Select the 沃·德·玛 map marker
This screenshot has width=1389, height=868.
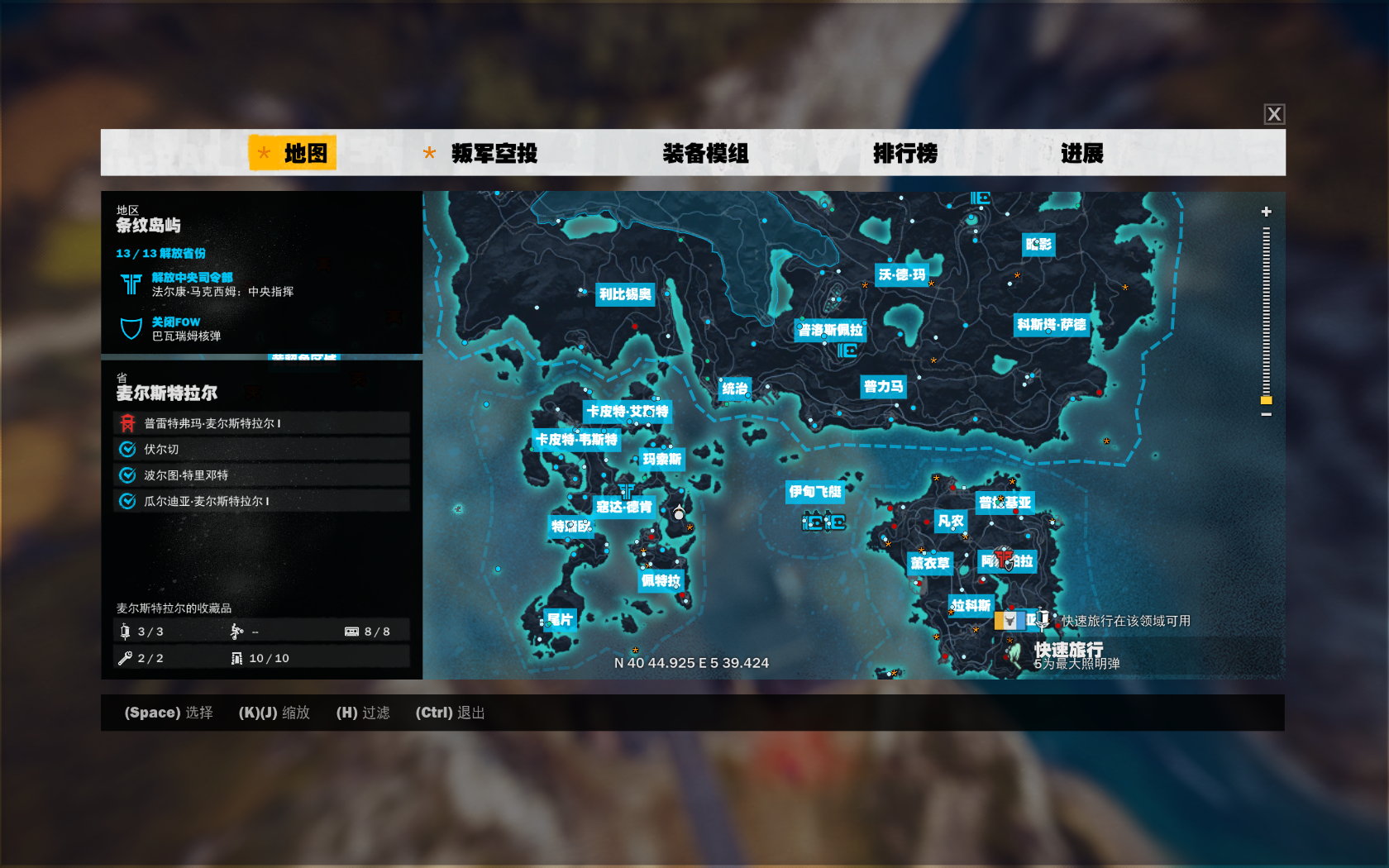[901, 274]
